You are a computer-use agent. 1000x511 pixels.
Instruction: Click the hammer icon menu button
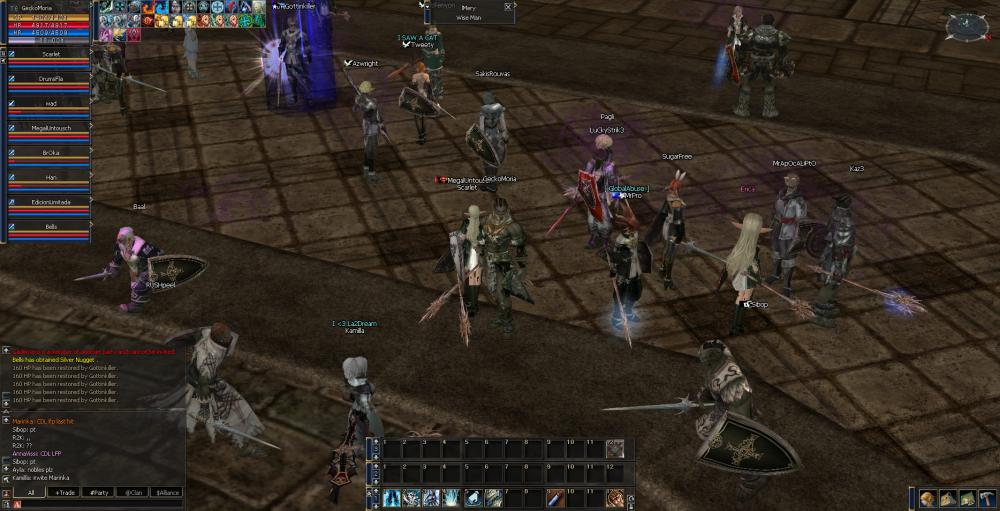987,498
